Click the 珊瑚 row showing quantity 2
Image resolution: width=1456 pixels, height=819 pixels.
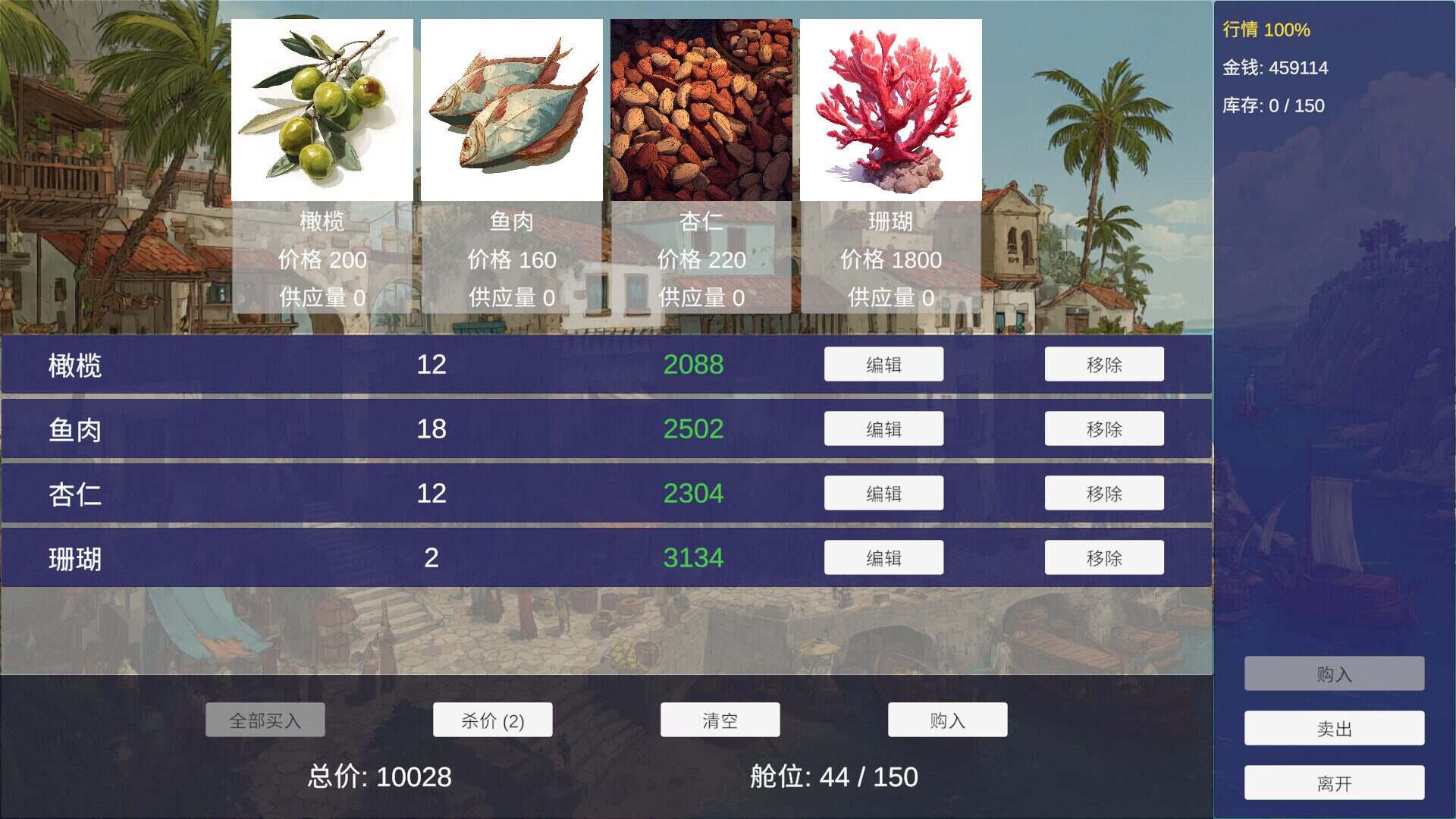tap(379, 557)
